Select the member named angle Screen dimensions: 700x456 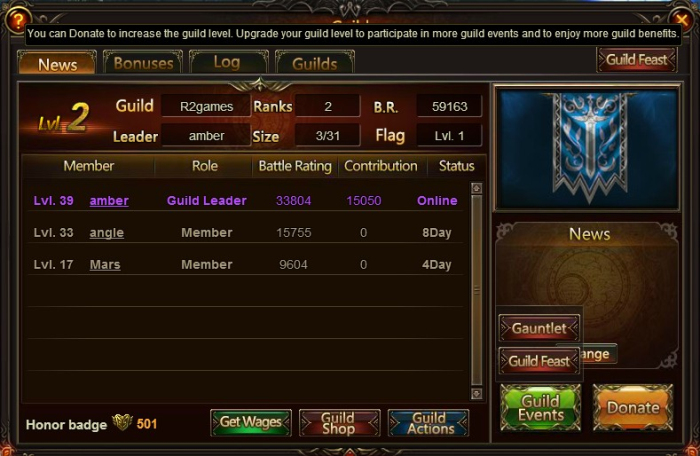pos(107,233)
